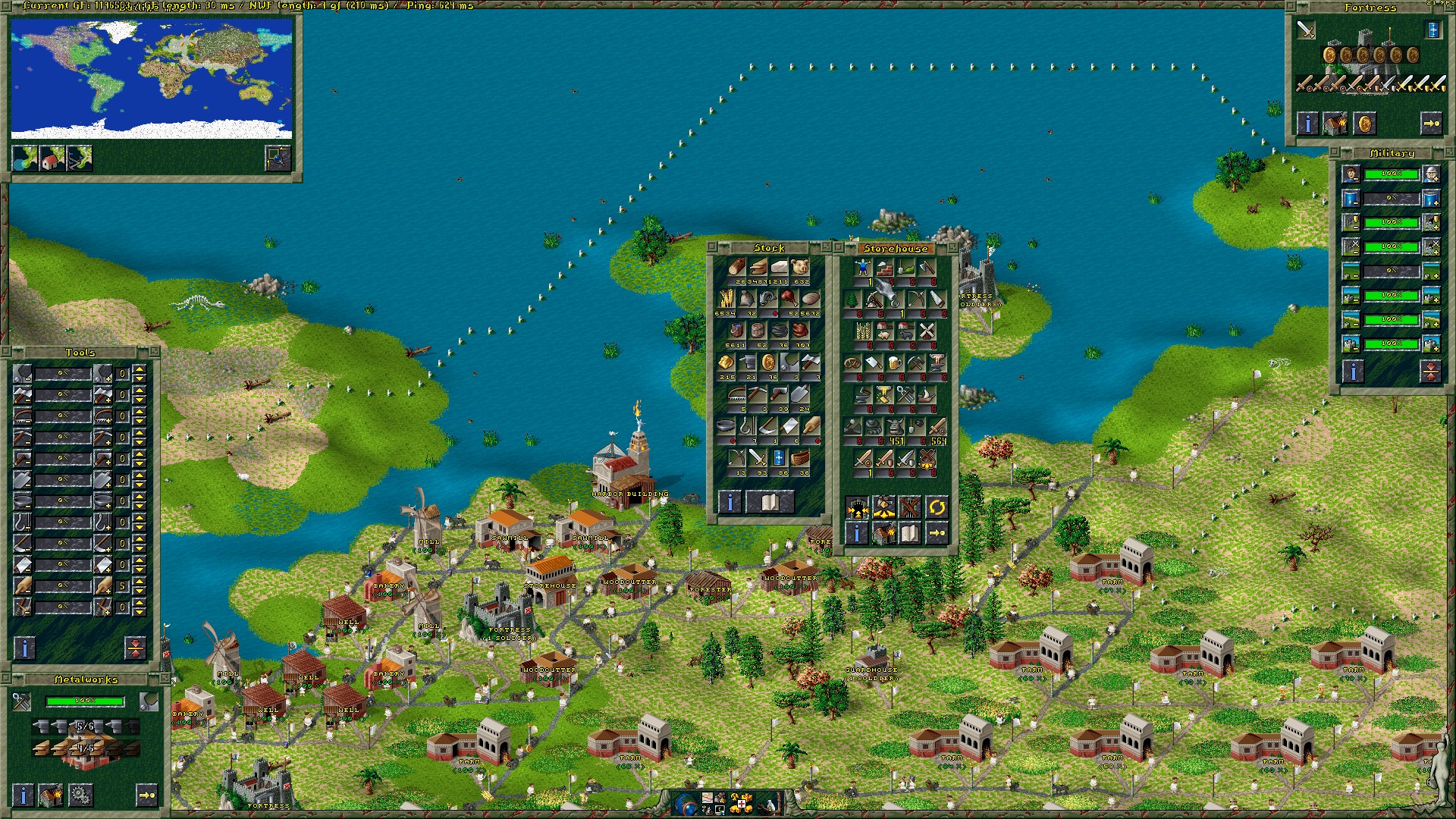The height and width of the screenshot is (819, 1456).
Task: Select the beer mug in Storehouse
Action: click(895, 364)
